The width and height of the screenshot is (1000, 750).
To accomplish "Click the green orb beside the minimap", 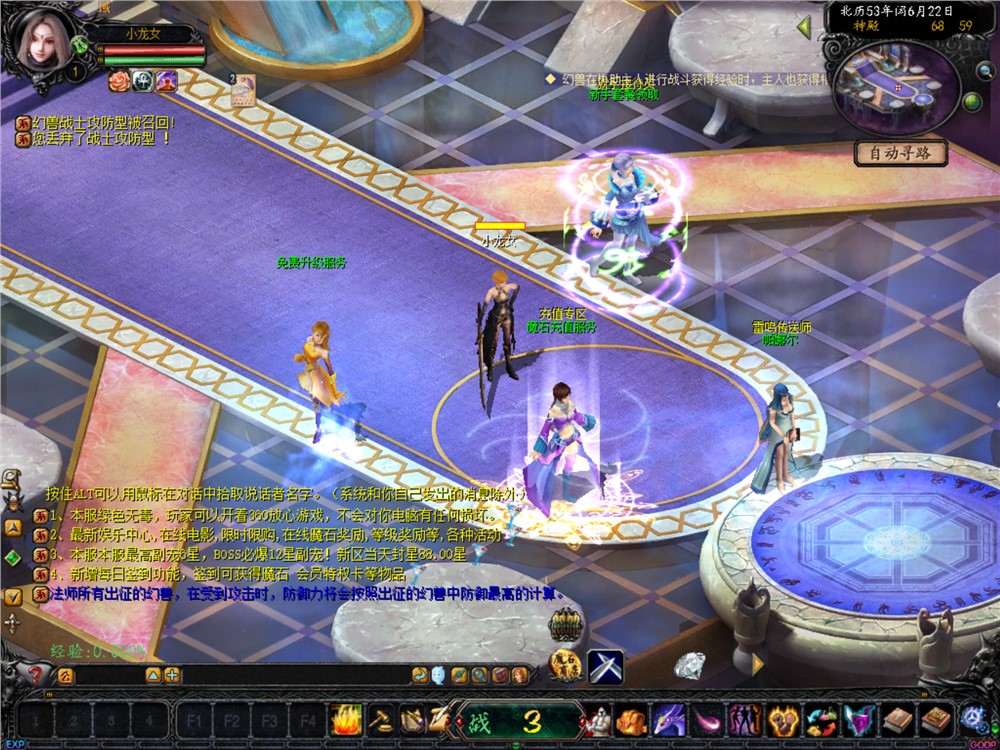I will click(970, 101).
